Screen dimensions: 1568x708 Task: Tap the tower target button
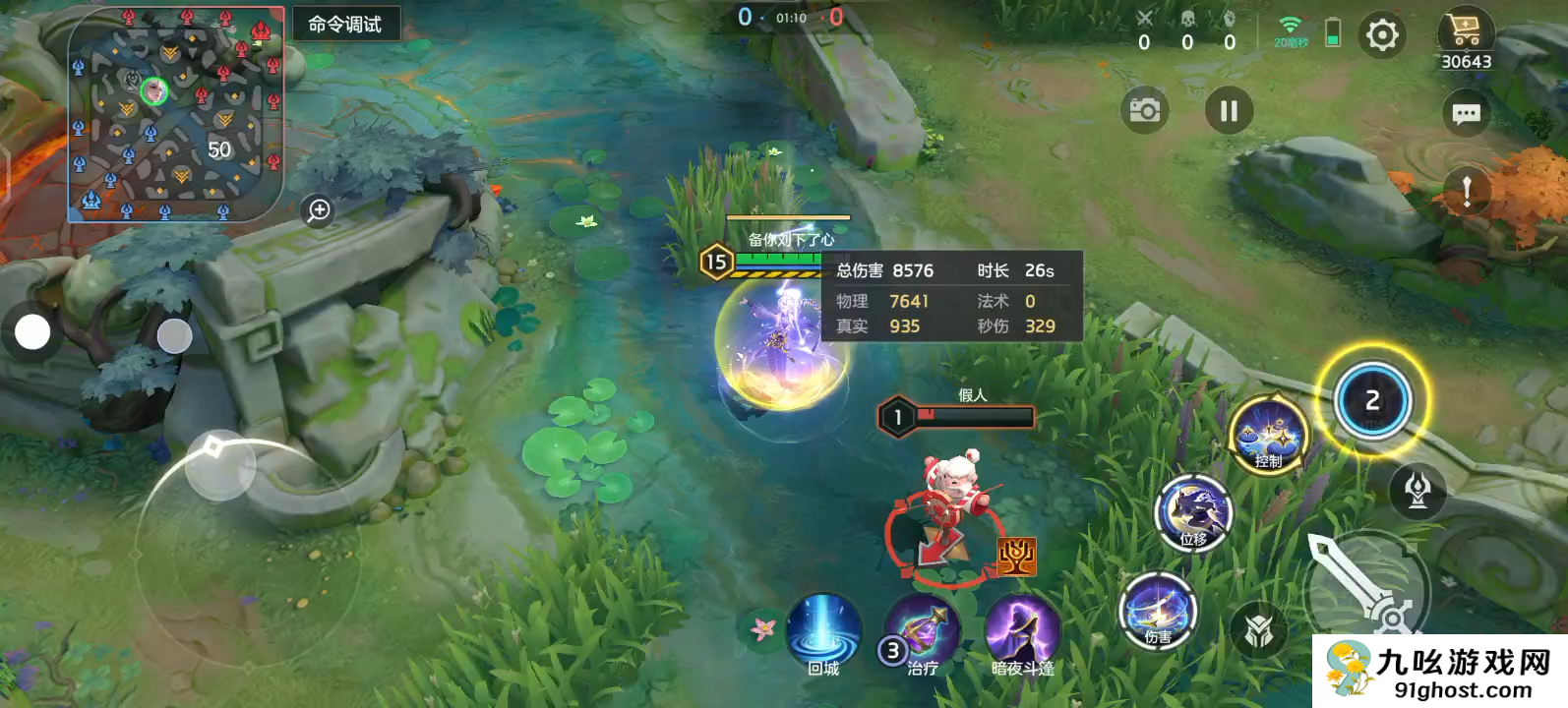(x=1417, y=489)
